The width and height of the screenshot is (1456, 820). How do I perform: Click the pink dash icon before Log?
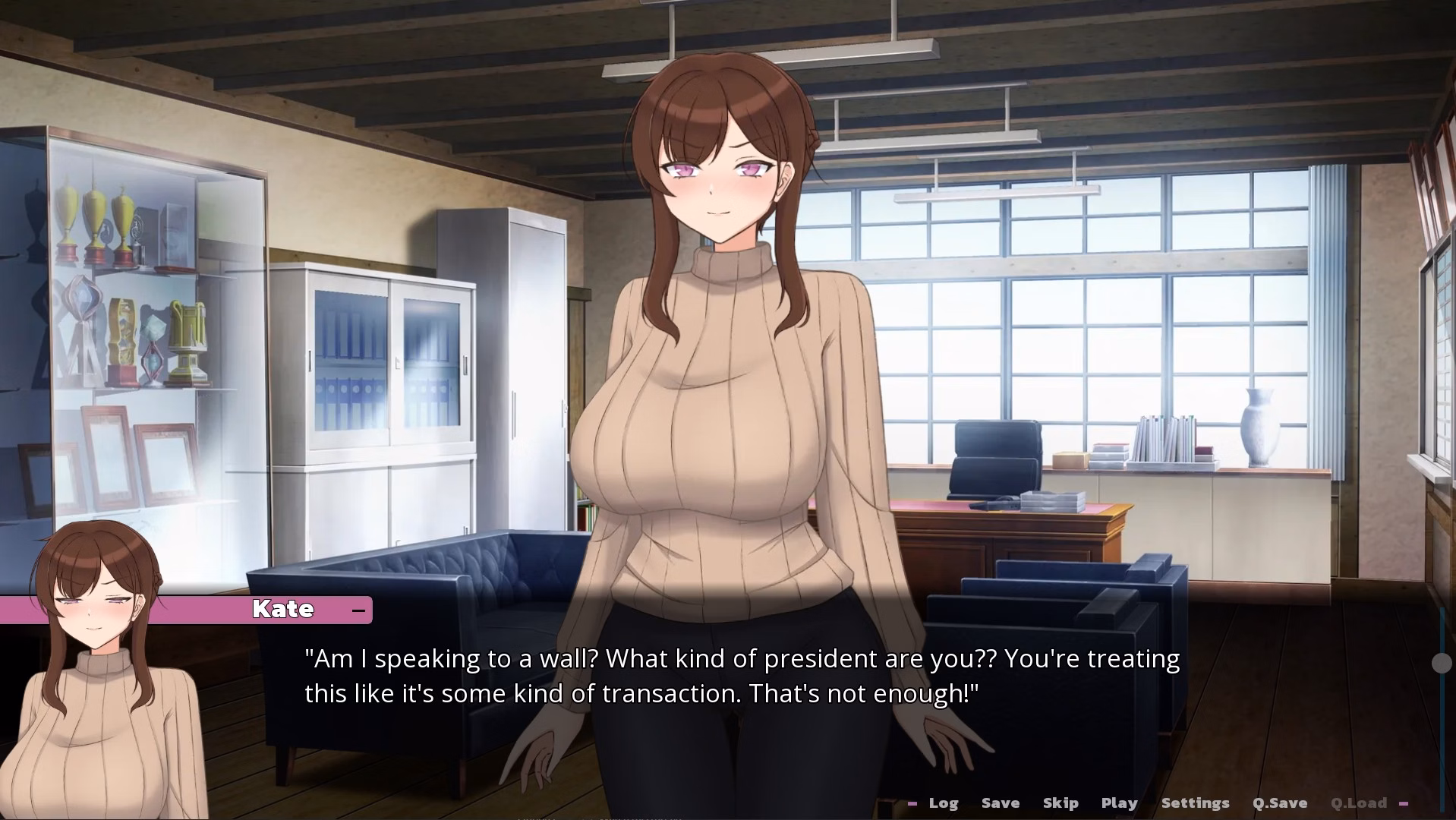pyautogui.click(x=913, y=803)
